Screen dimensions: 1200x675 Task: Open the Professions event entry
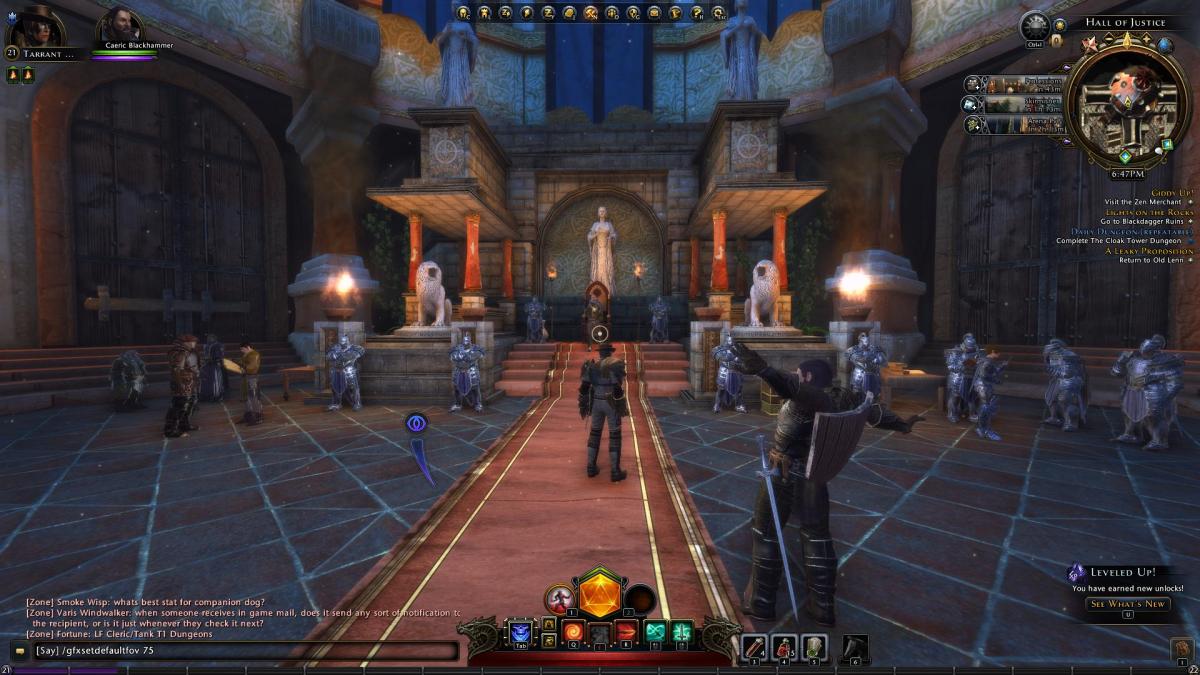click(1015, 84)
